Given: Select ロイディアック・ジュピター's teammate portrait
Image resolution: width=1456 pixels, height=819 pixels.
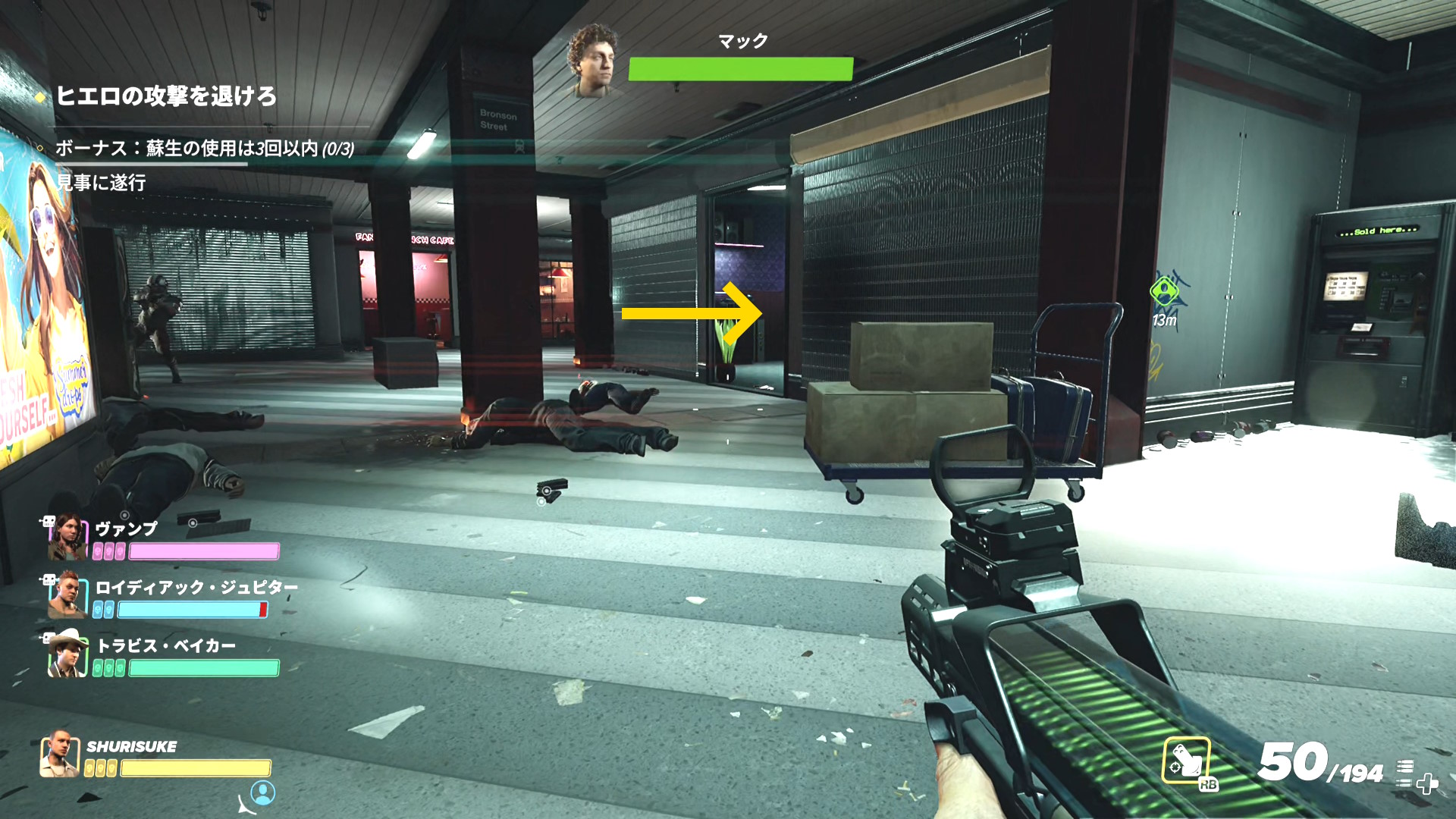Looking at the screenshot, I should pos(67,595).
